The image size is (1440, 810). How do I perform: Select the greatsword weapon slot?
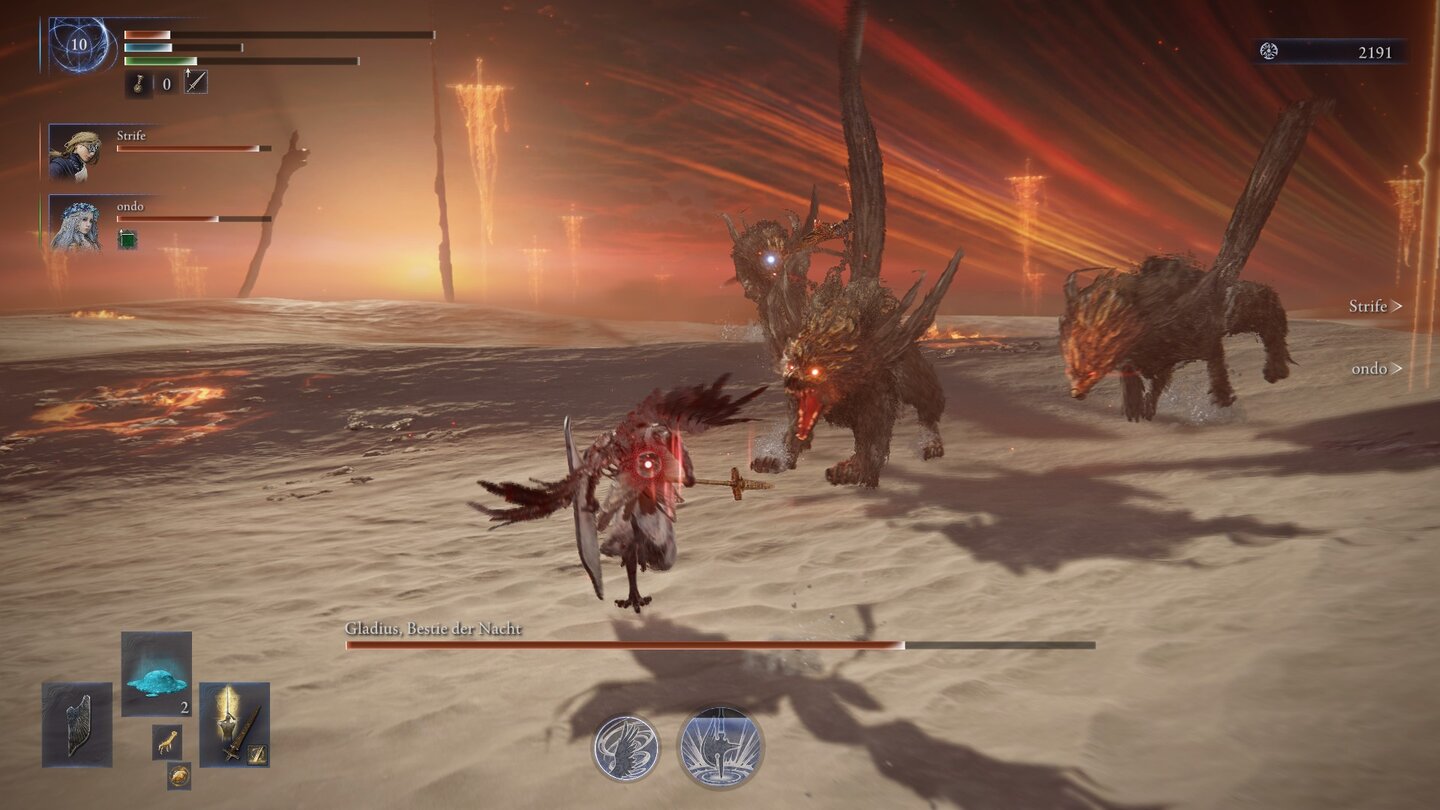pyautogui.click(x=234, y=724)
